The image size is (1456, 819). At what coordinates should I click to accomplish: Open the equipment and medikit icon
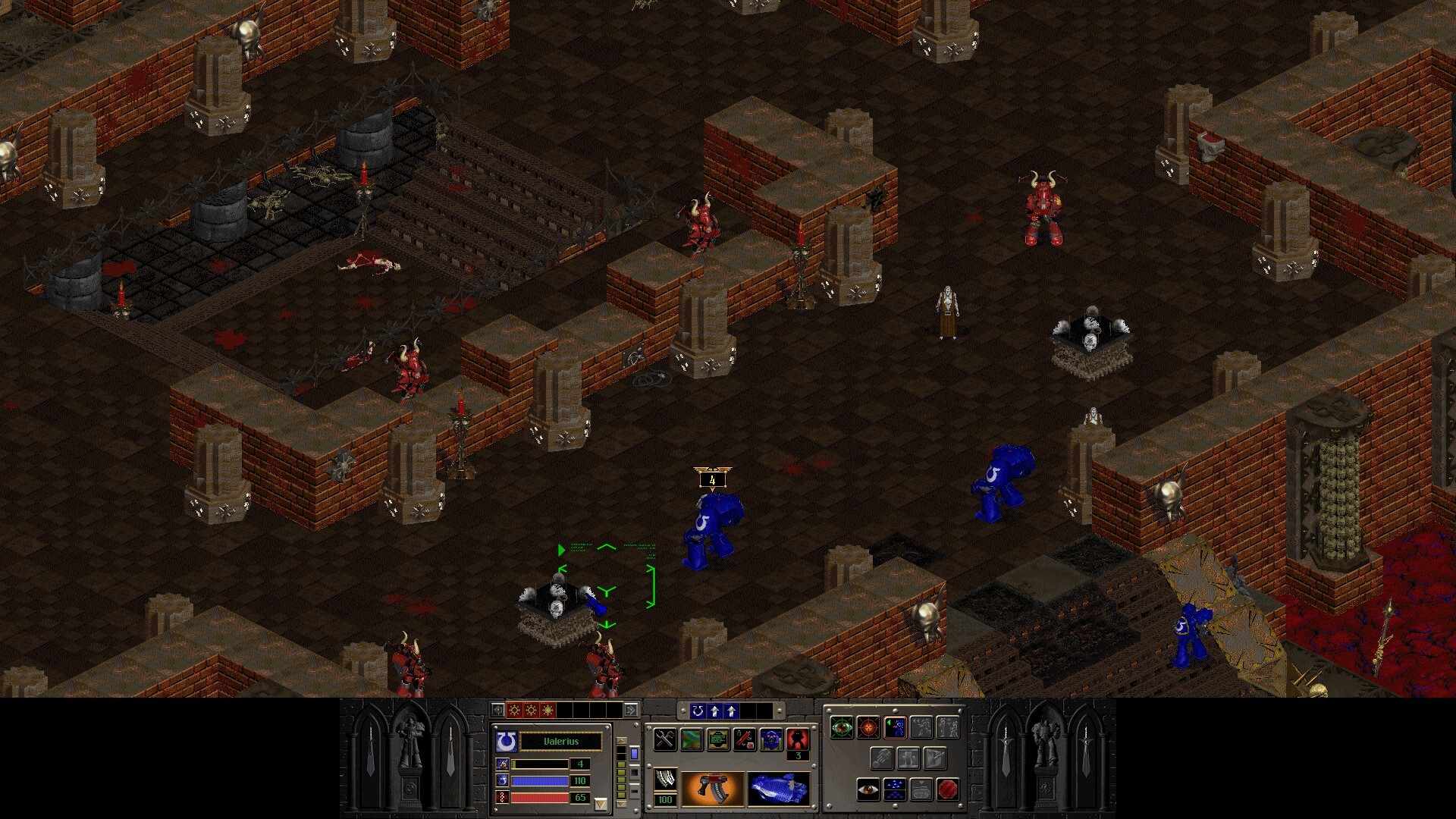point(745,739)
